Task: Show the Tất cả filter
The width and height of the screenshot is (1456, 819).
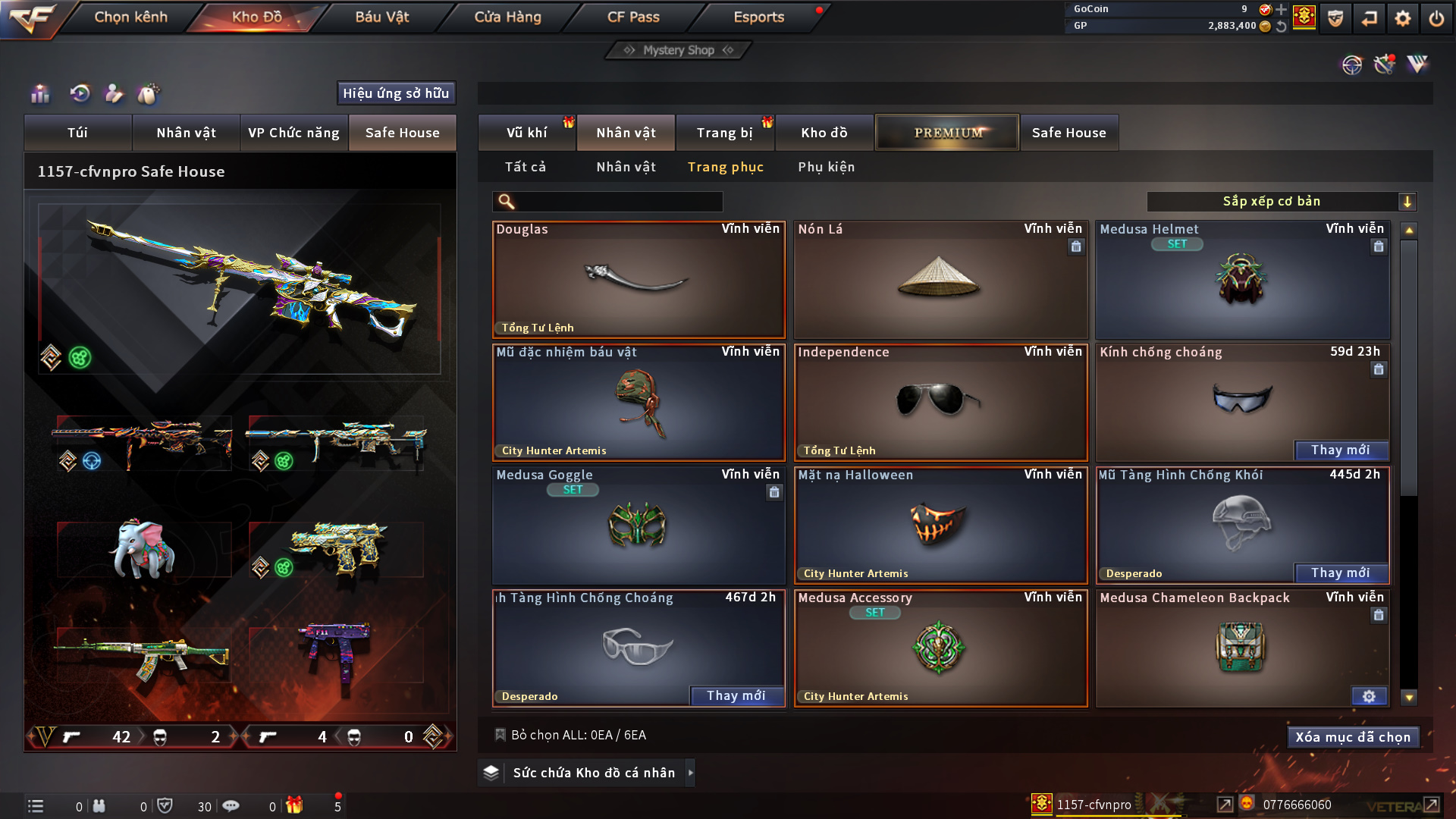Action: 526,167
